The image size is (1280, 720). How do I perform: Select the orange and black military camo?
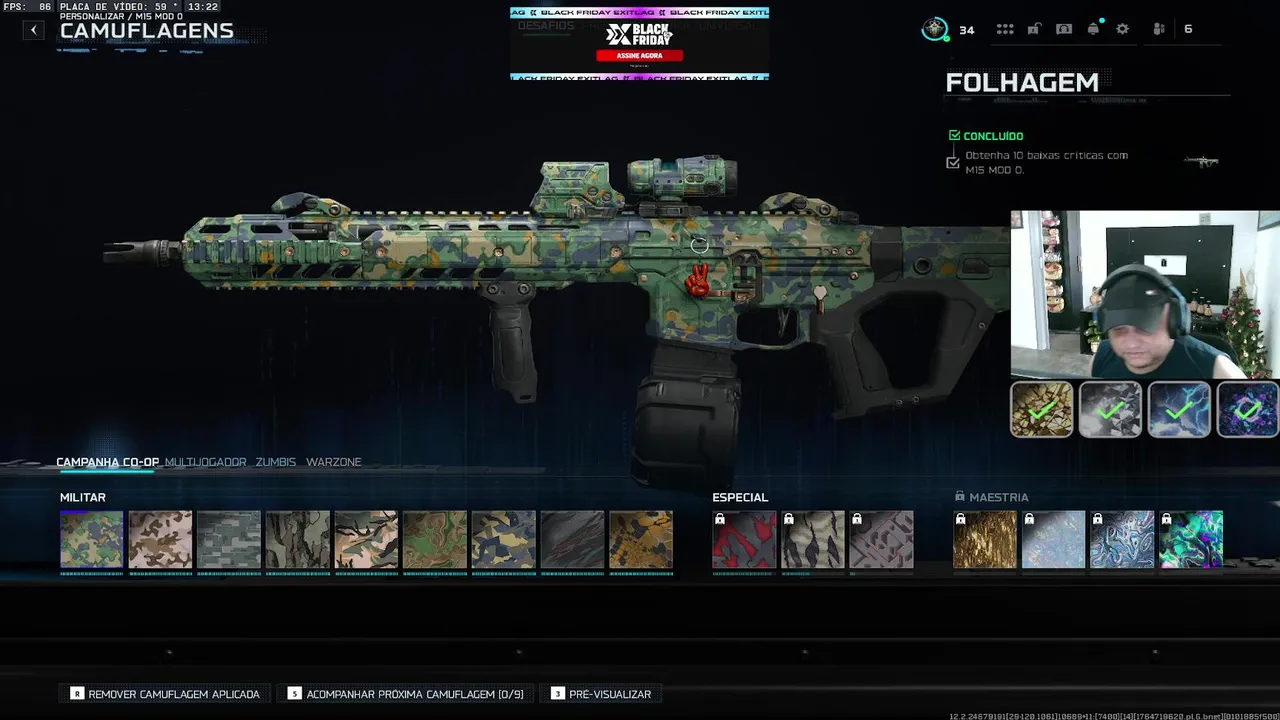click(x=641, y=540)
